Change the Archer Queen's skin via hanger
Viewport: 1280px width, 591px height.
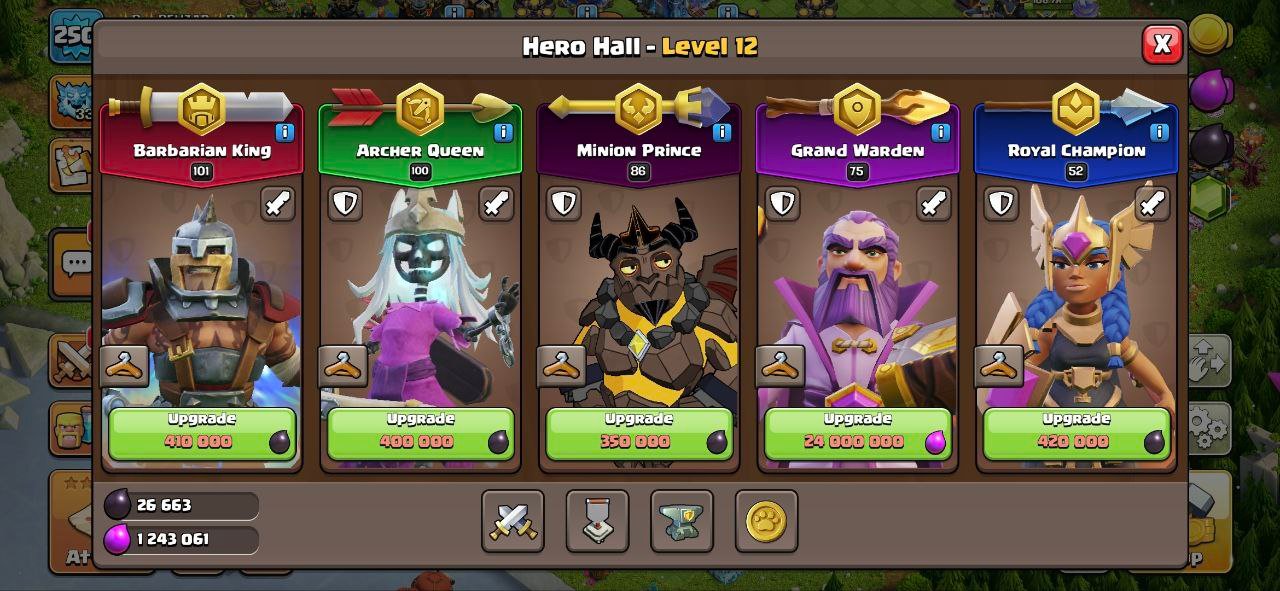[343, 367]
